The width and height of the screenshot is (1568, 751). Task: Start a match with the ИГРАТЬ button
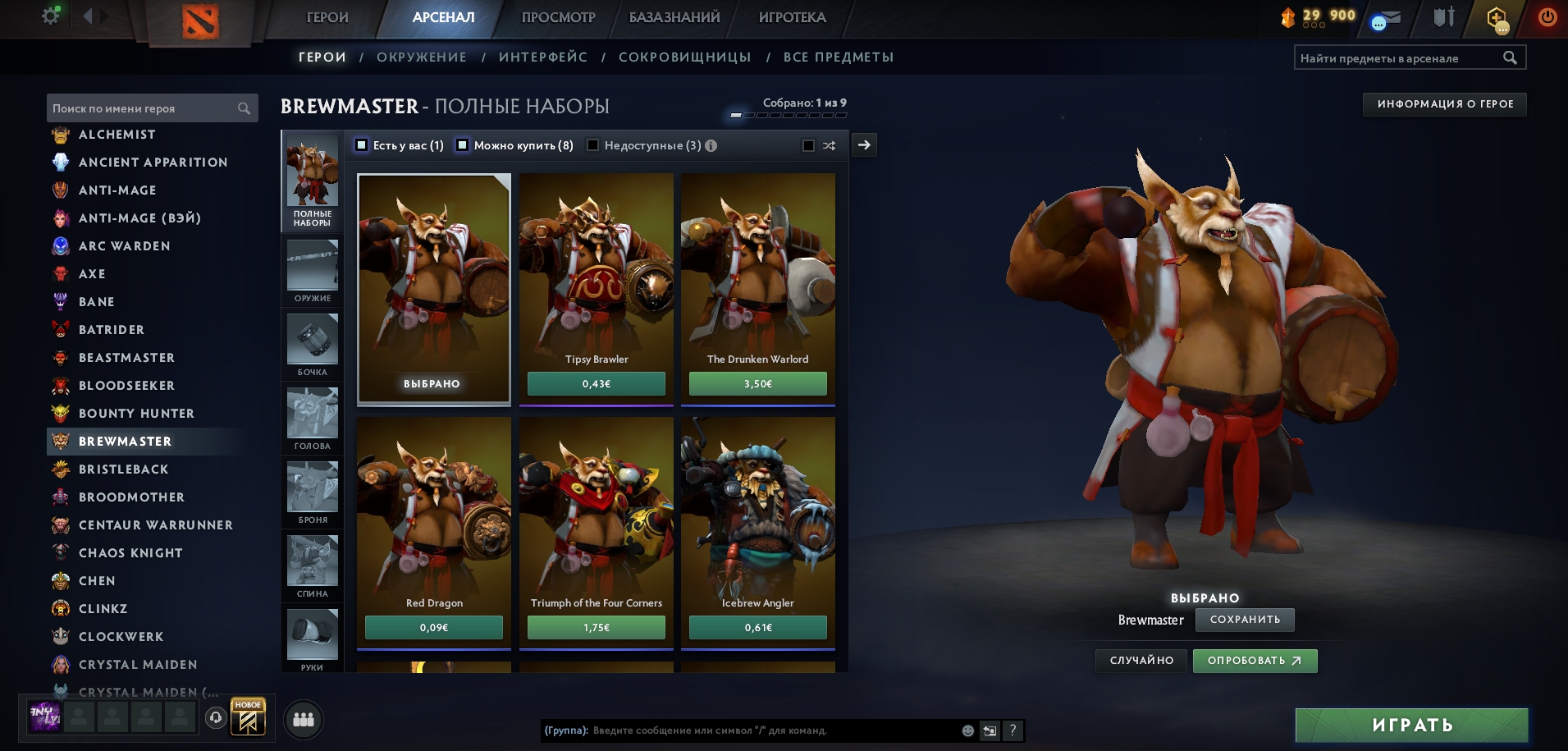coord(1411,726)
